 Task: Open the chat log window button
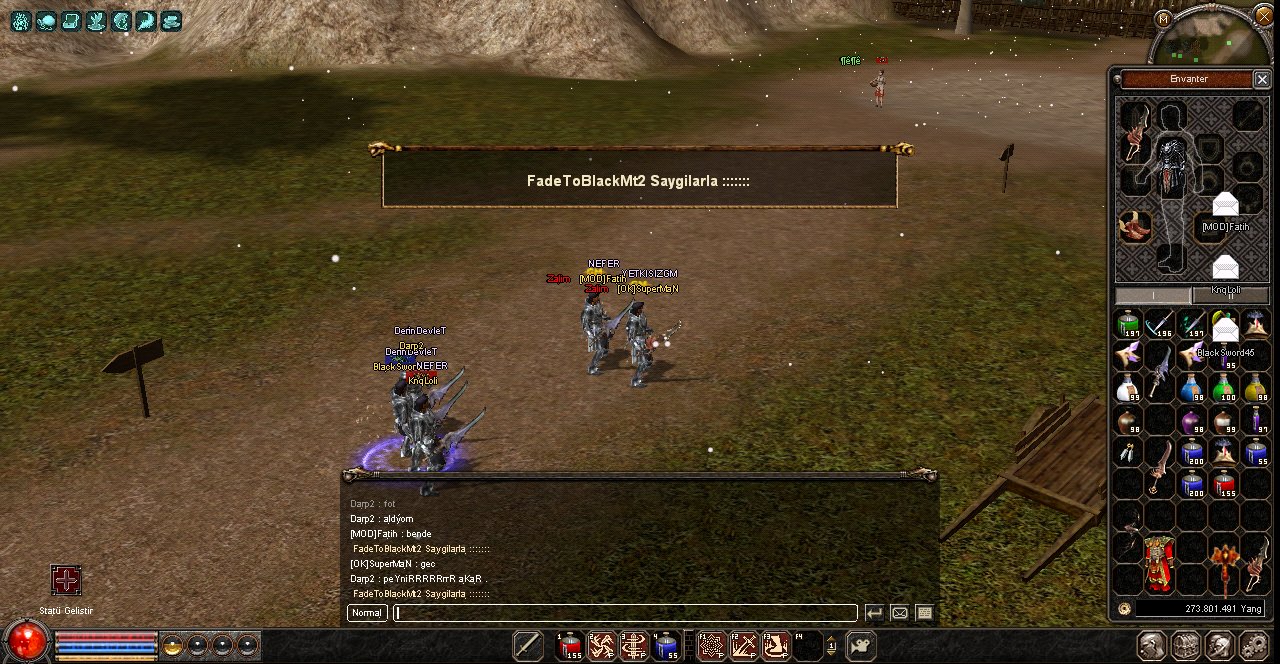(924, 613)
